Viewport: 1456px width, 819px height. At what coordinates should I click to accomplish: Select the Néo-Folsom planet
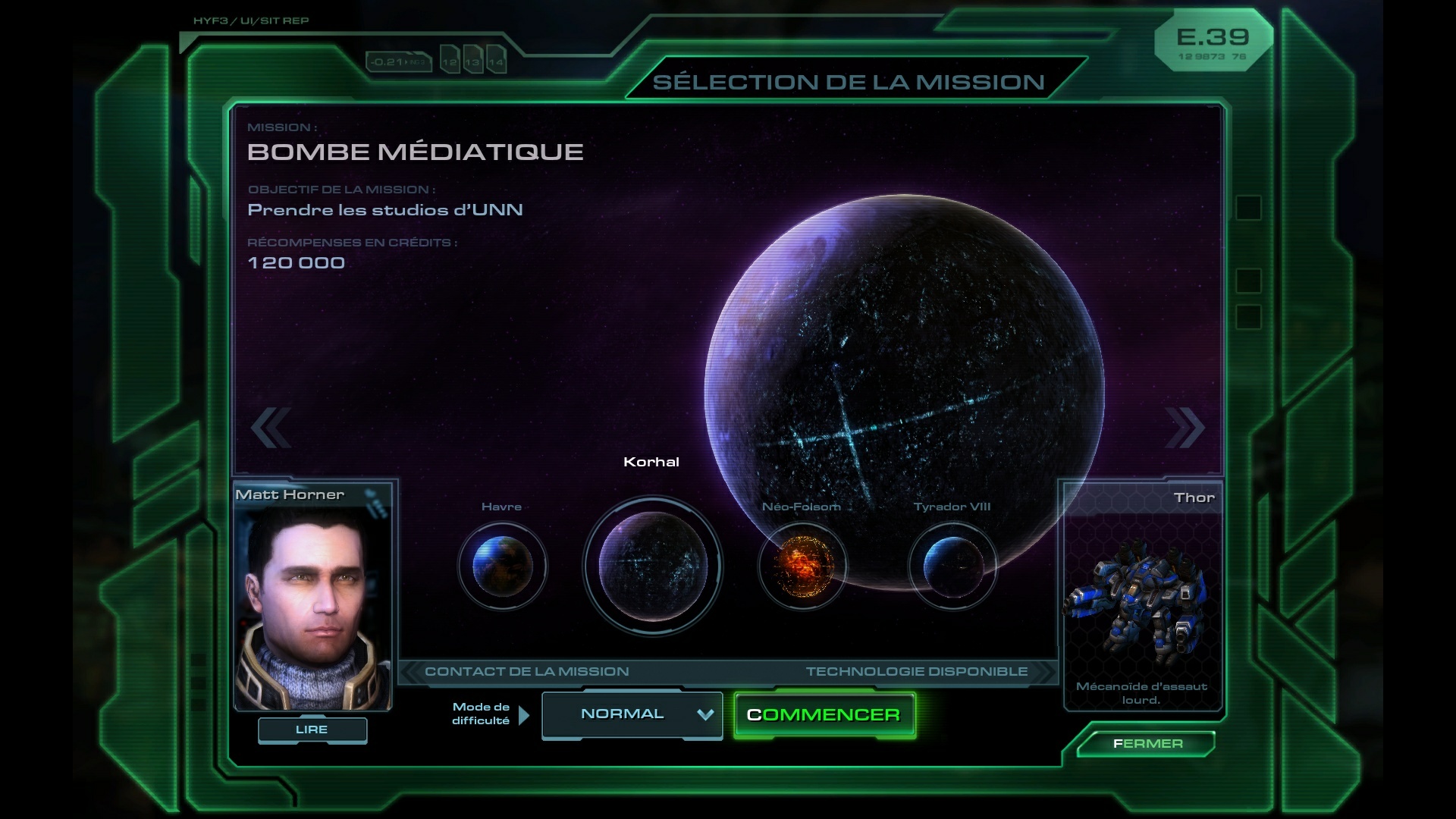(x=802, y=566)
